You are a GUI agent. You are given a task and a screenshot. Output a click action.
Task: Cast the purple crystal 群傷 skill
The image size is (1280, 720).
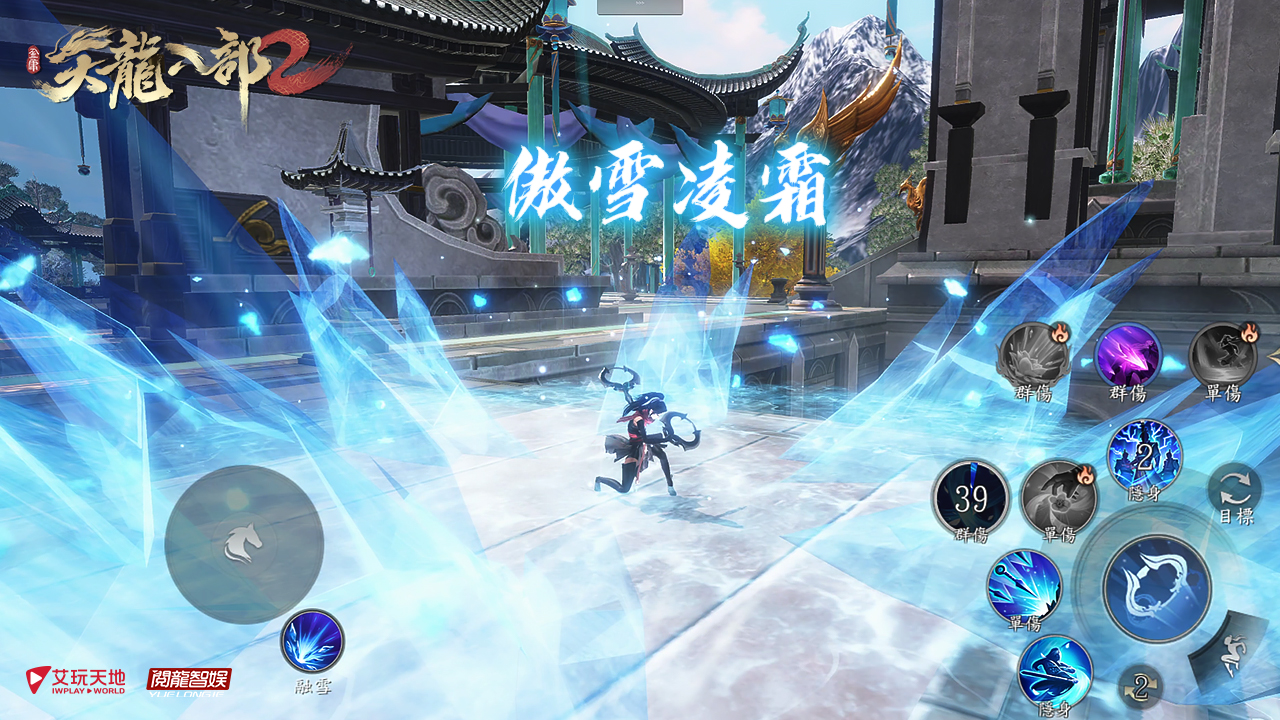point(1128,356)
